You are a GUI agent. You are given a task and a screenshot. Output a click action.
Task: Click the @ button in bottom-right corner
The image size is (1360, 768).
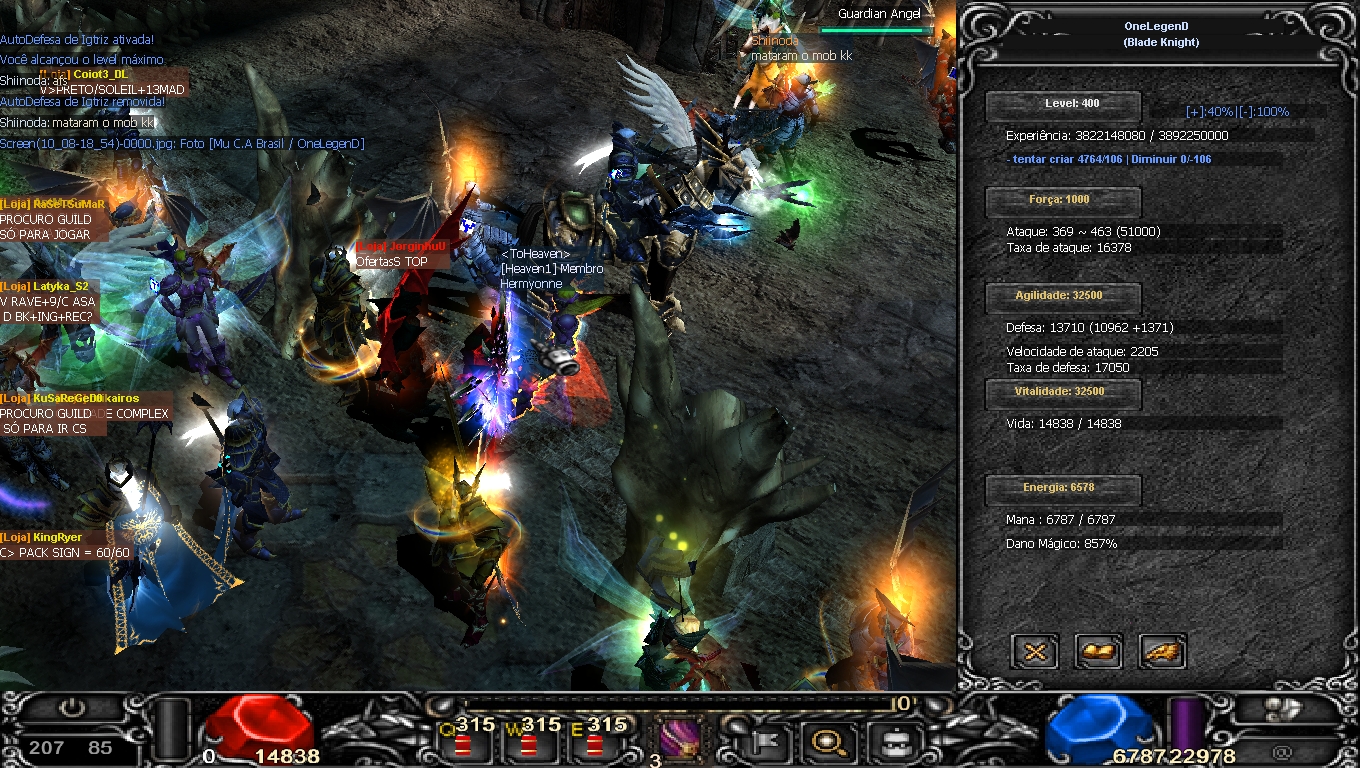[x=1283, y=751]
